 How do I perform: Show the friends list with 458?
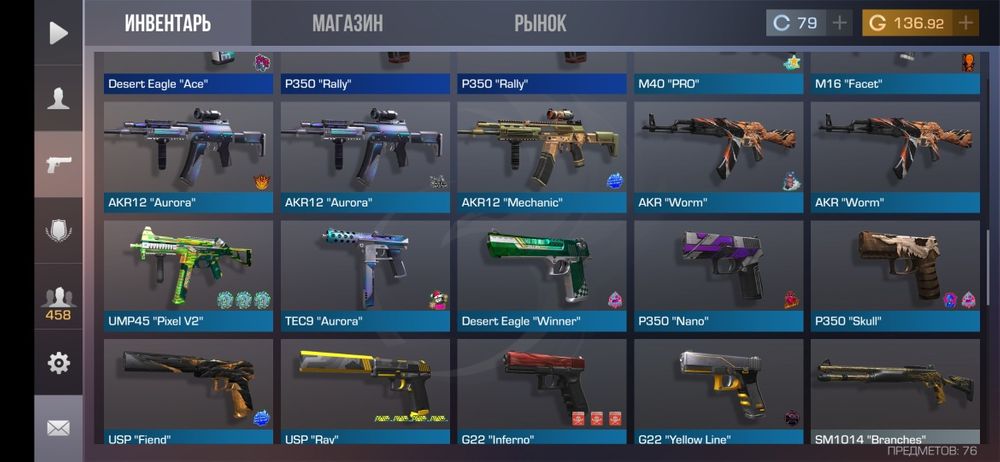click(x=58, y=301)
